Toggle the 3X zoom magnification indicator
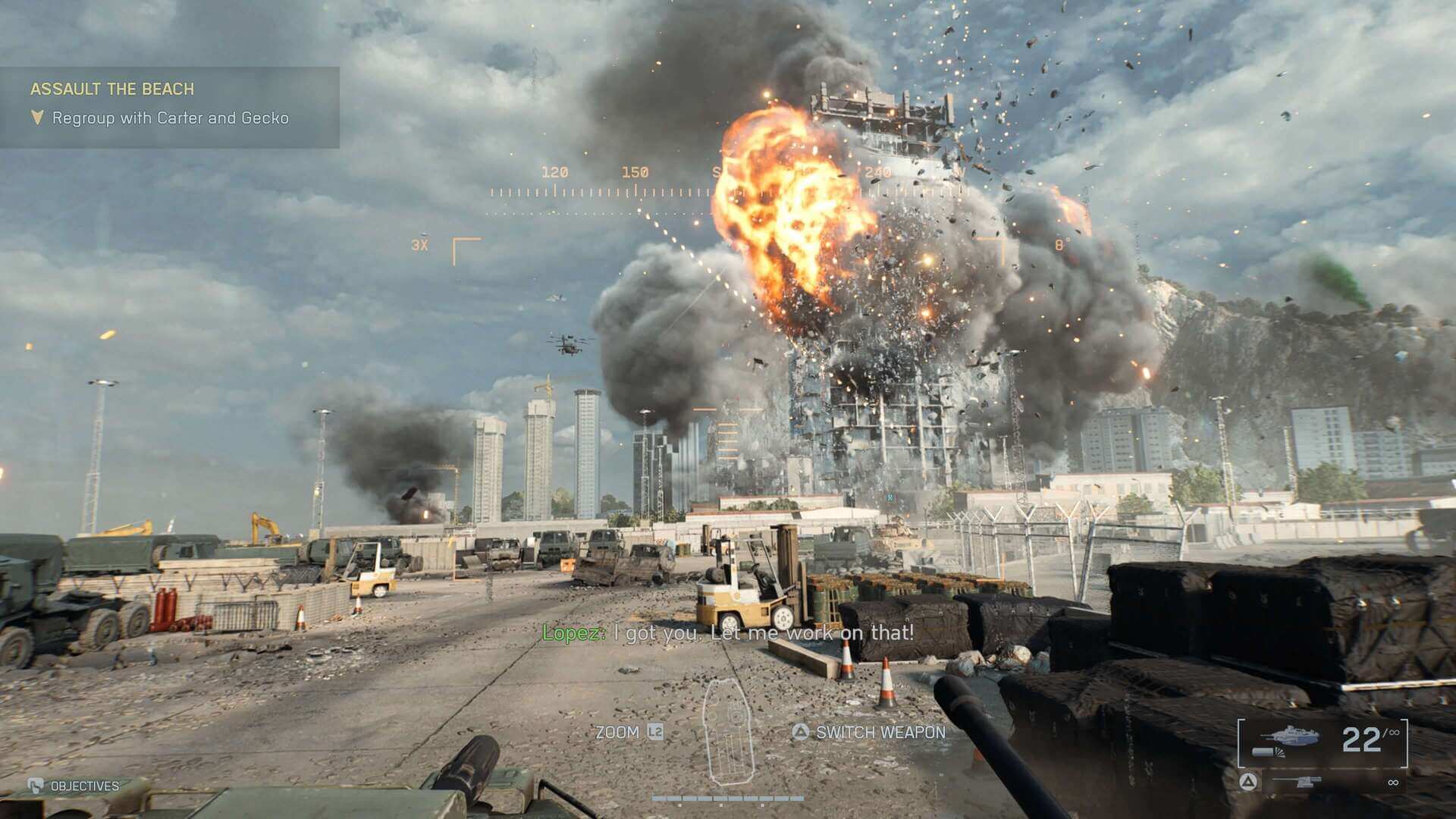This screenshot has height=819, width=1456. tap(419, 245)
